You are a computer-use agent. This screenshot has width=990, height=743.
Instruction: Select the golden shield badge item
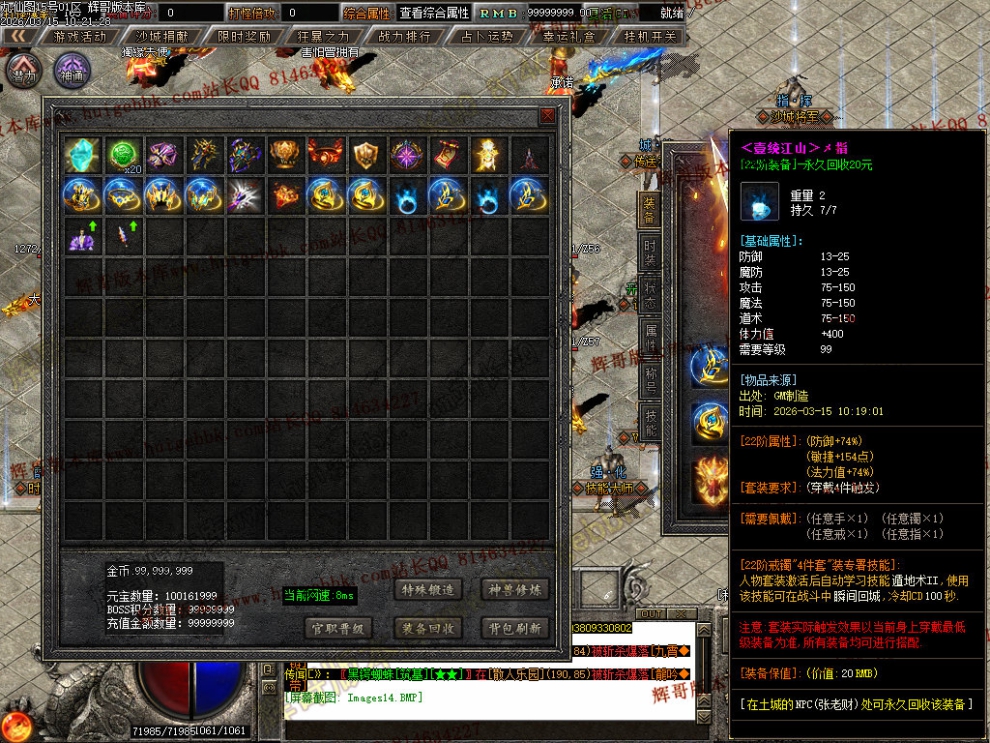tap(367, 155)
